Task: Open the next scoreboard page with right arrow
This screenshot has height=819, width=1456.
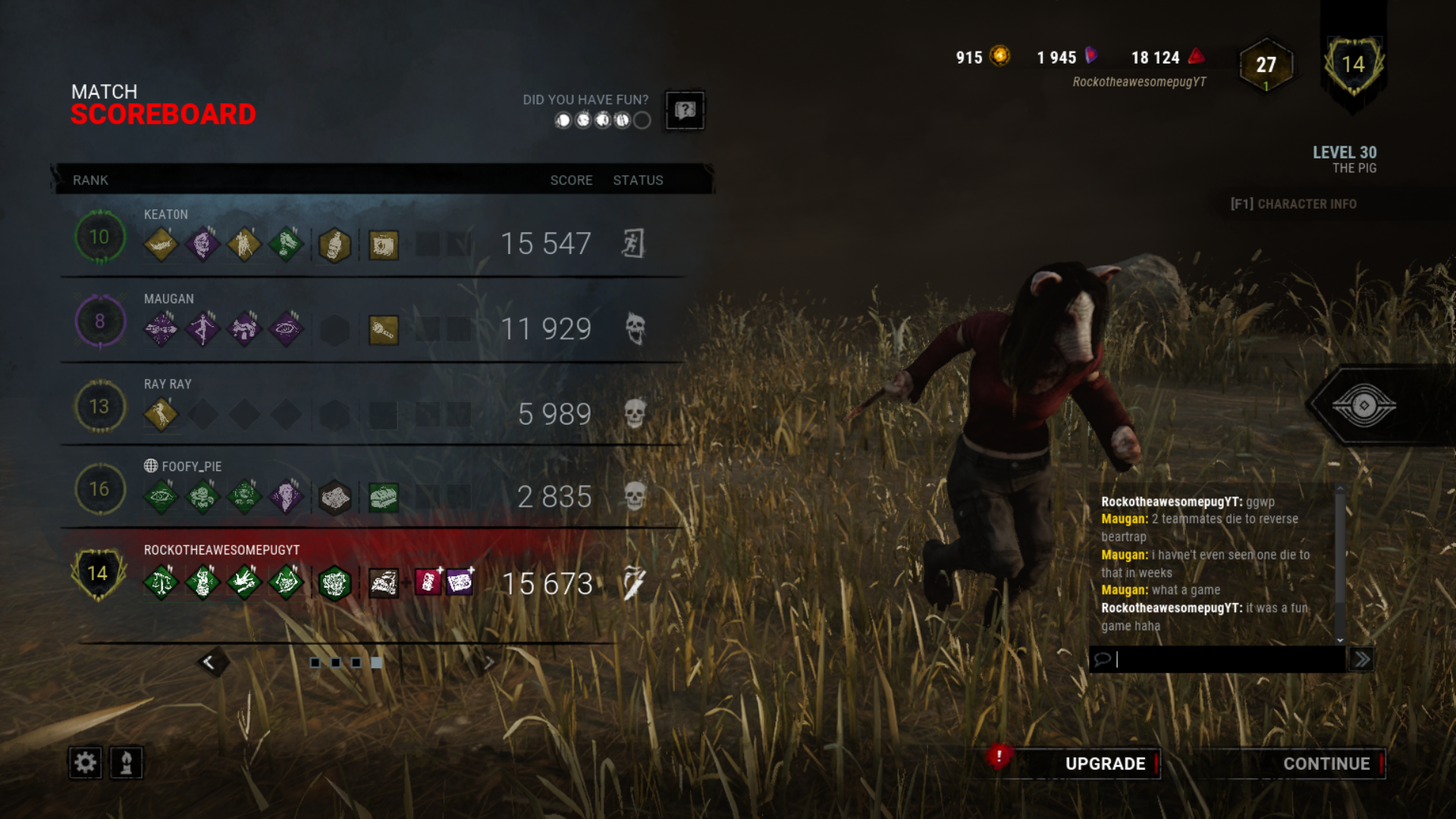Action: coord(491,663)
